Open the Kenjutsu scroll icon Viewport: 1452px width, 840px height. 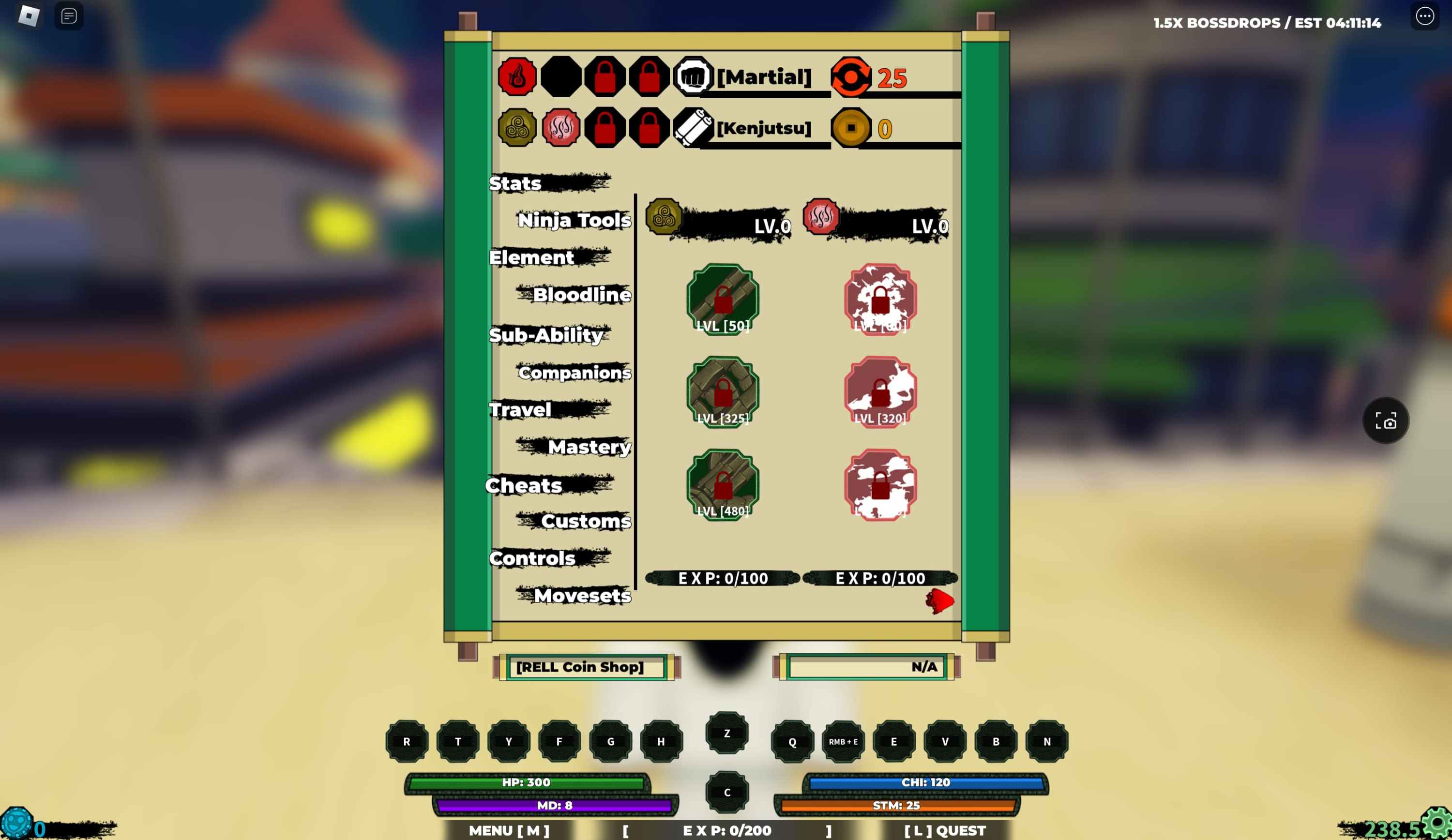pyautogui.click(x=693, y=128)
